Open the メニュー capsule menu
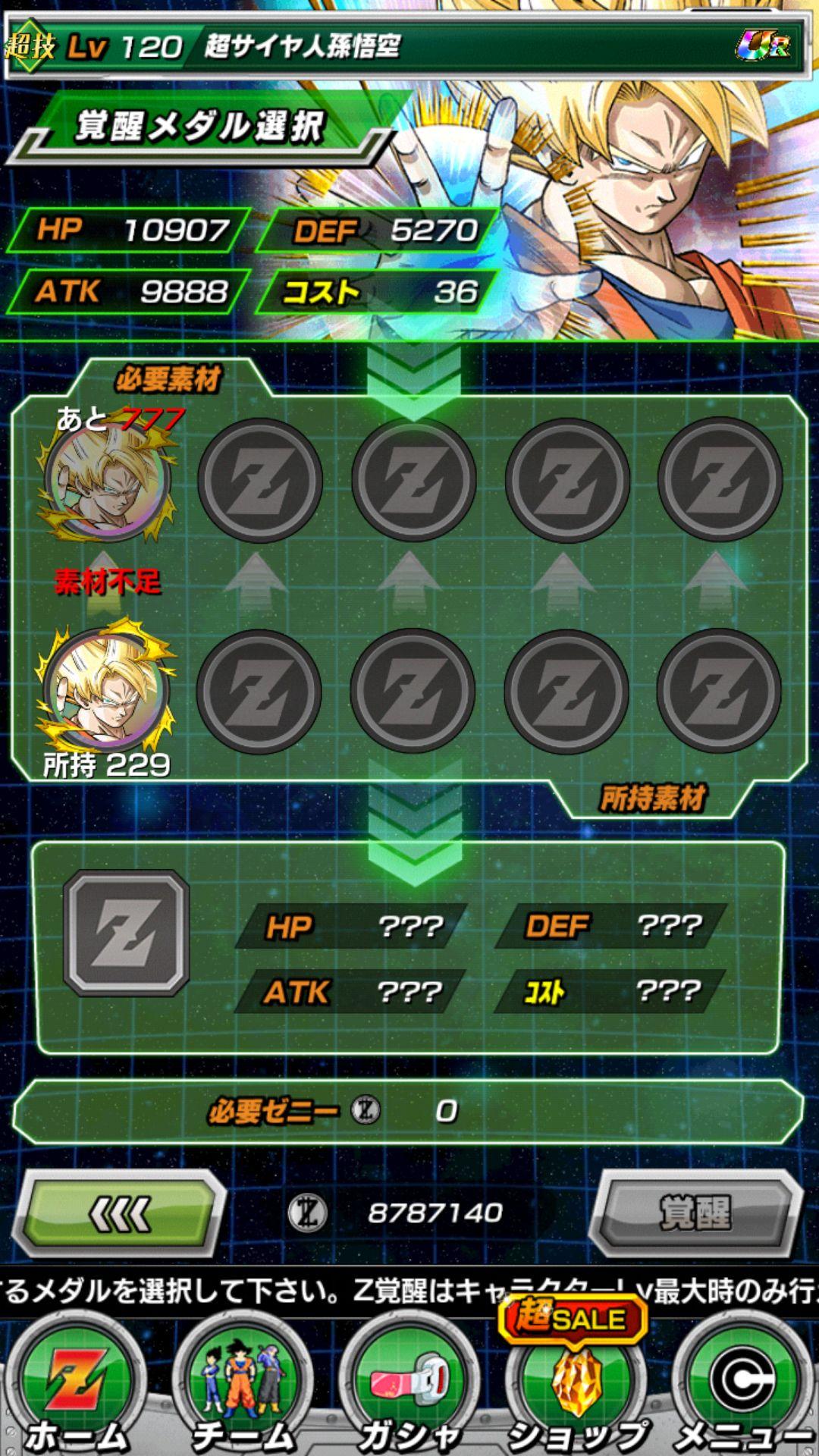 click(743, 1388)
